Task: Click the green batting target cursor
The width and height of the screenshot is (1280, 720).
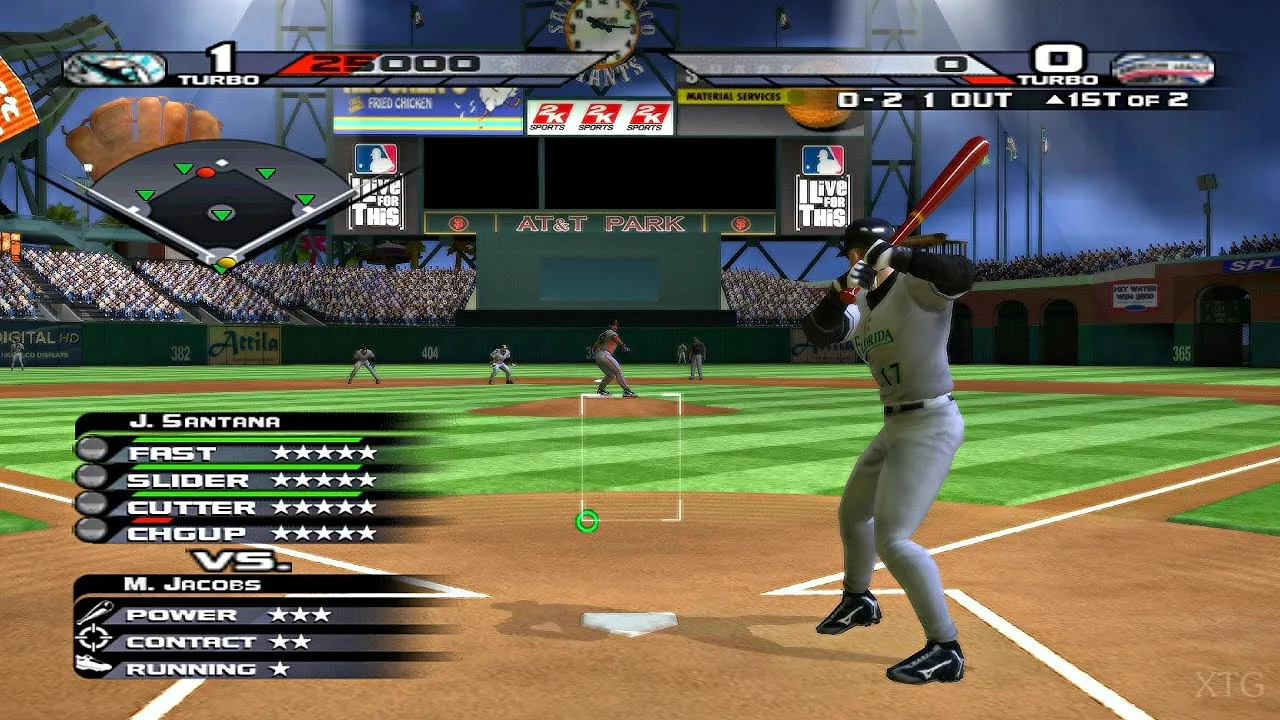Action: (x=587, y=521)
